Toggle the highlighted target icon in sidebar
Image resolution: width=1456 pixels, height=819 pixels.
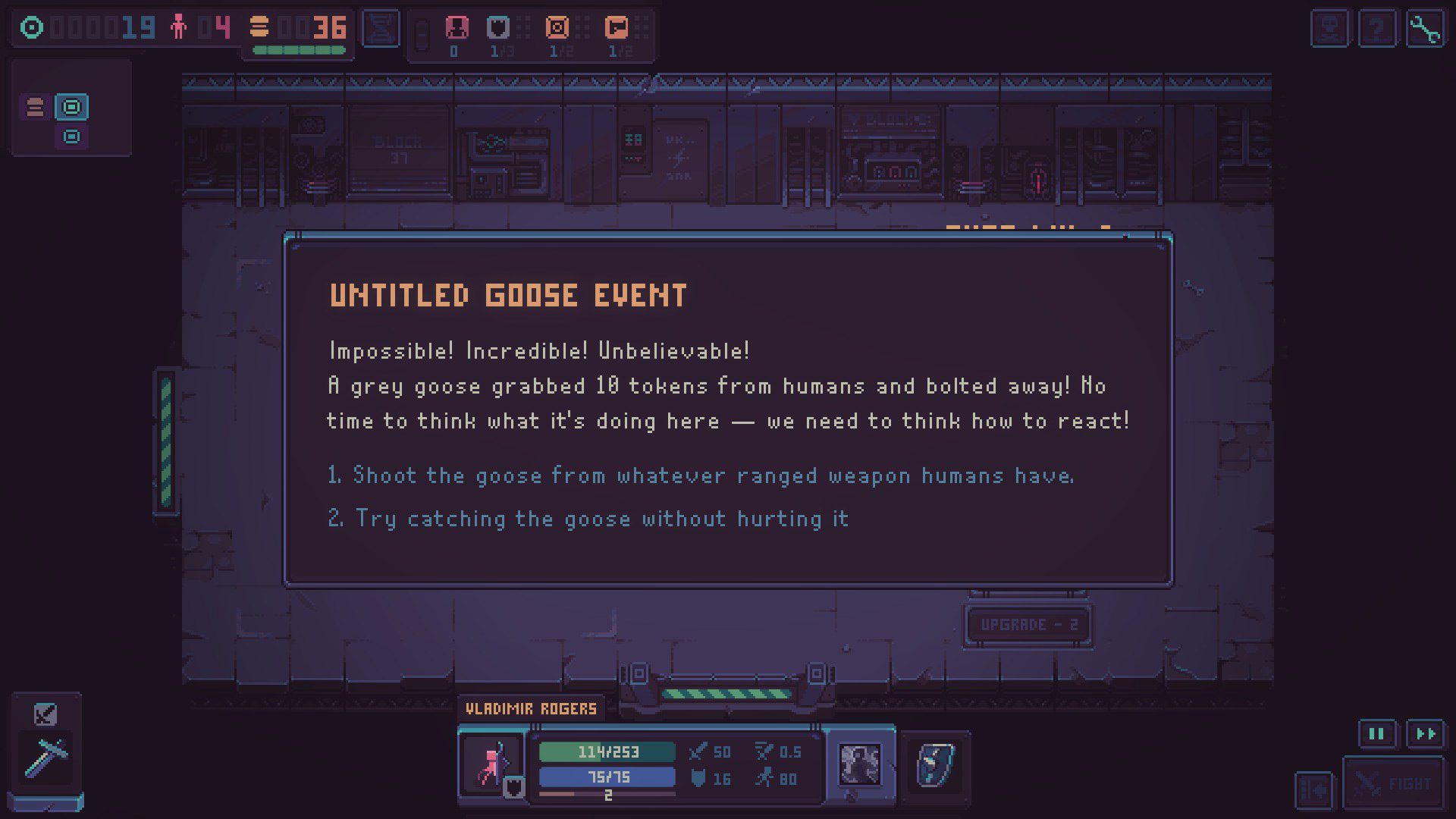tap(71, 107)
